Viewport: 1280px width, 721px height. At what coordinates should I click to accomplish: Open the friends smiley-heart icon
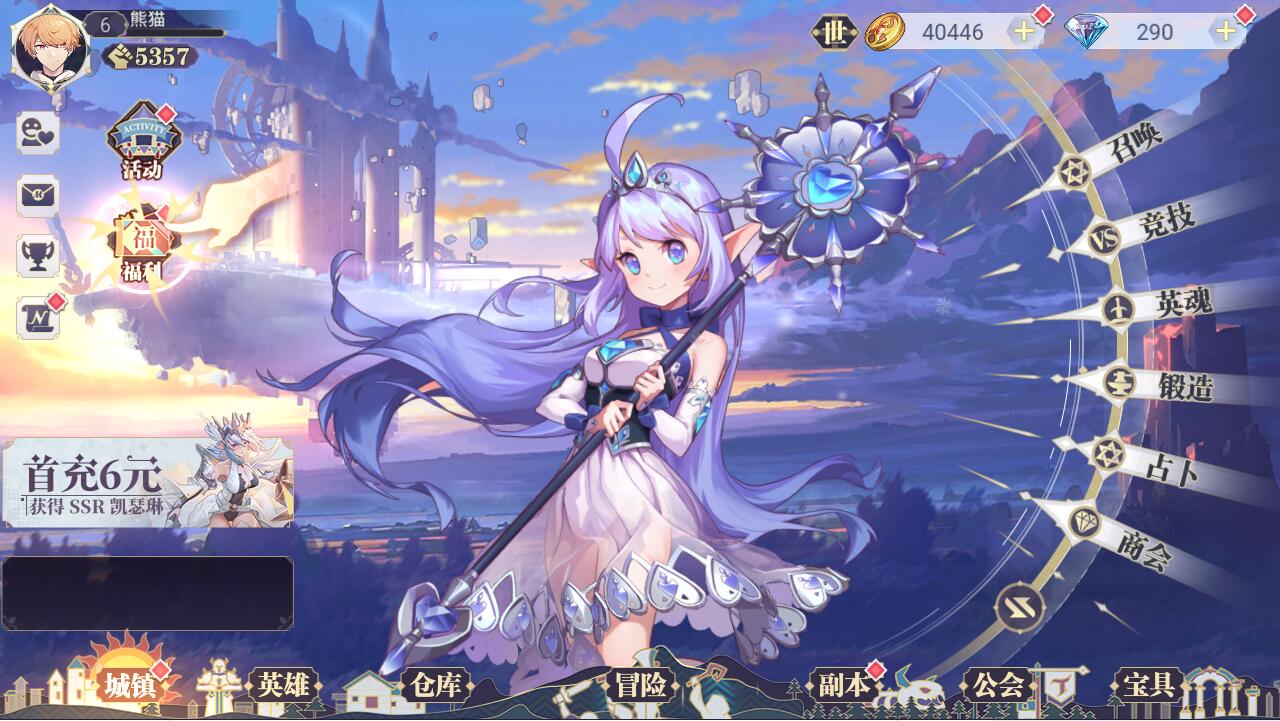[38, 133]
